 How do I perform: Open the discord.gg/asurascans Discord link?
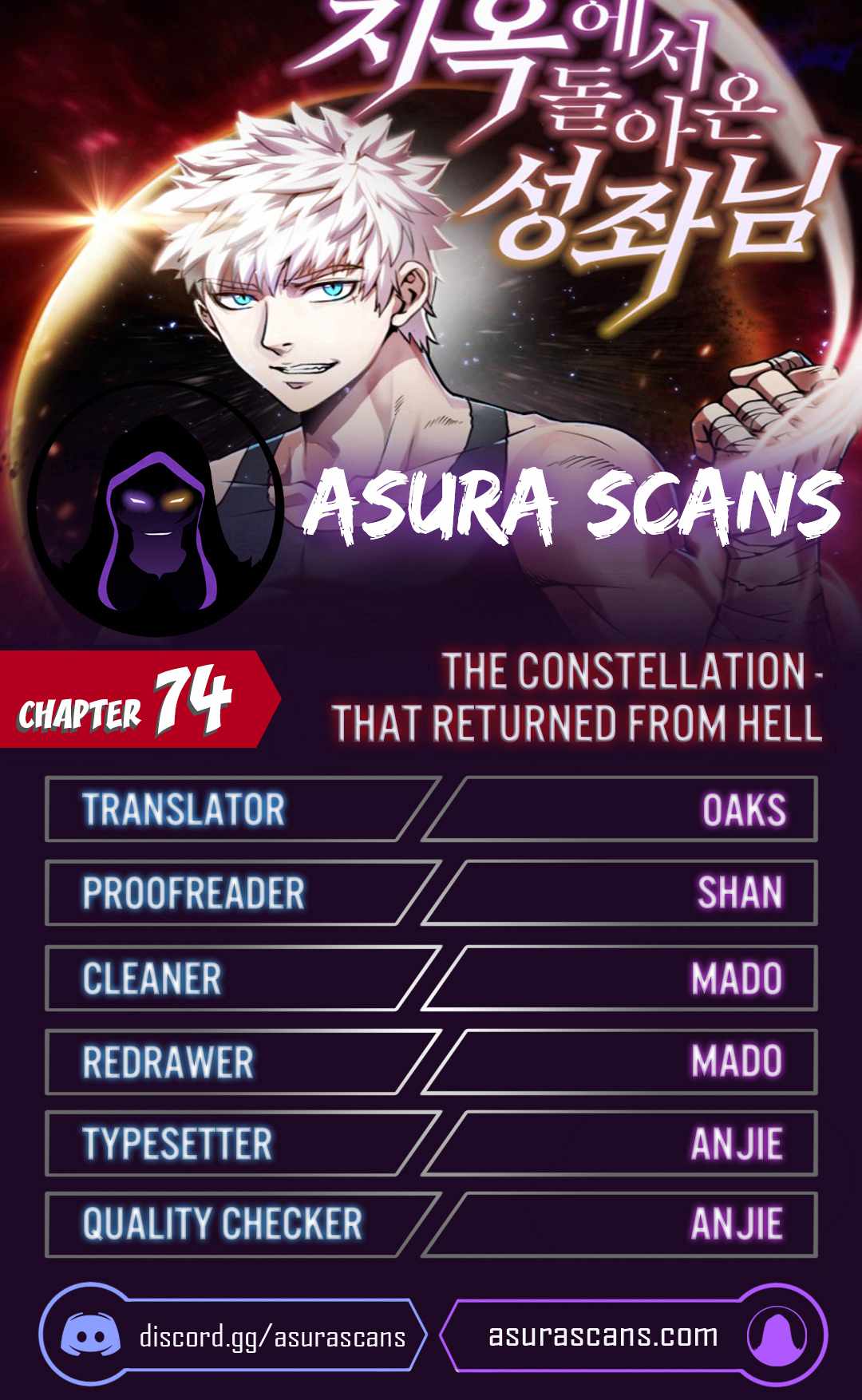point(271,1336)
